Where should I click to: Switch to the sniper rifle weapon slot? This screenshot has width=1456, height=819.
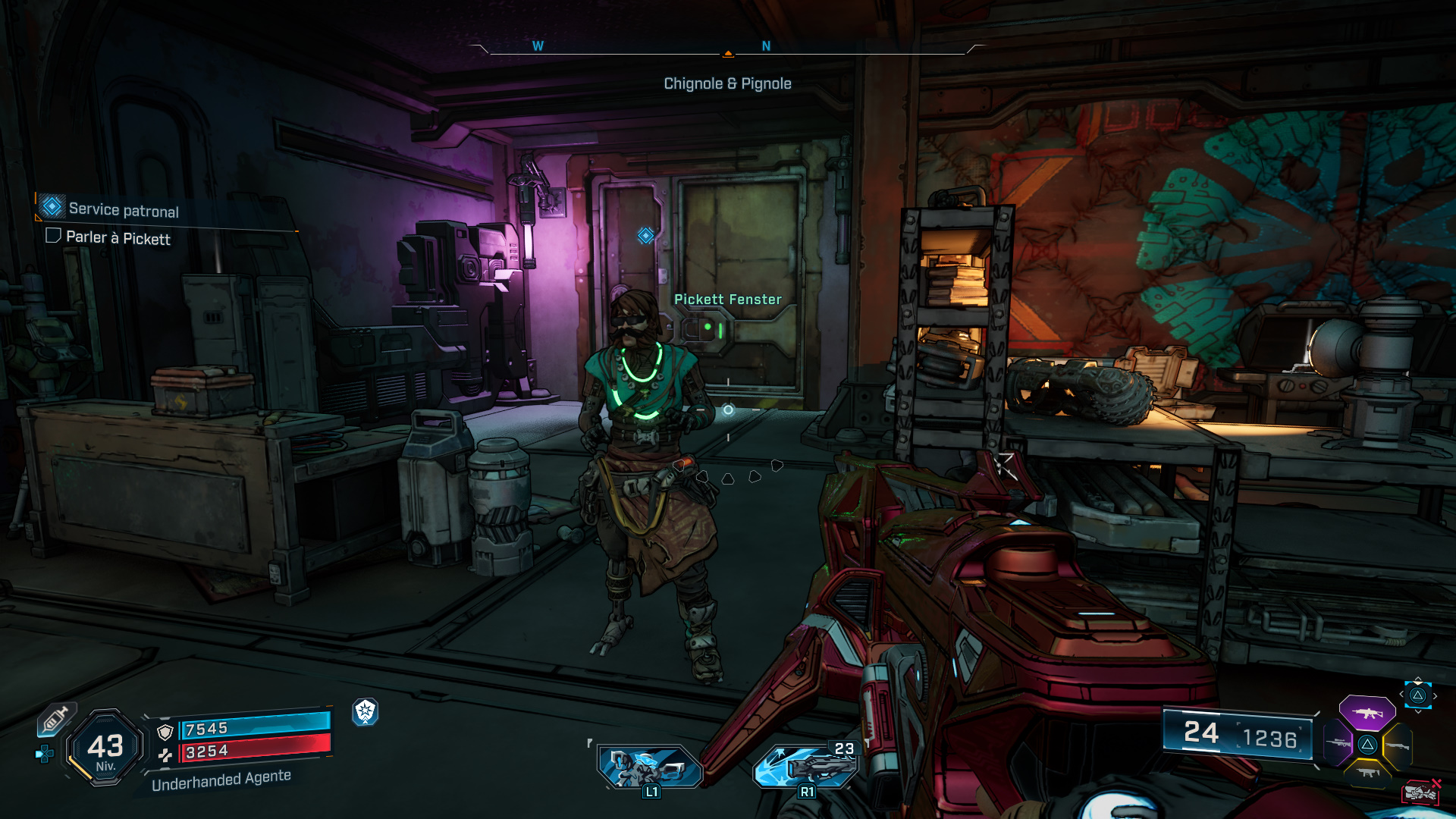tap(1336, 743)
